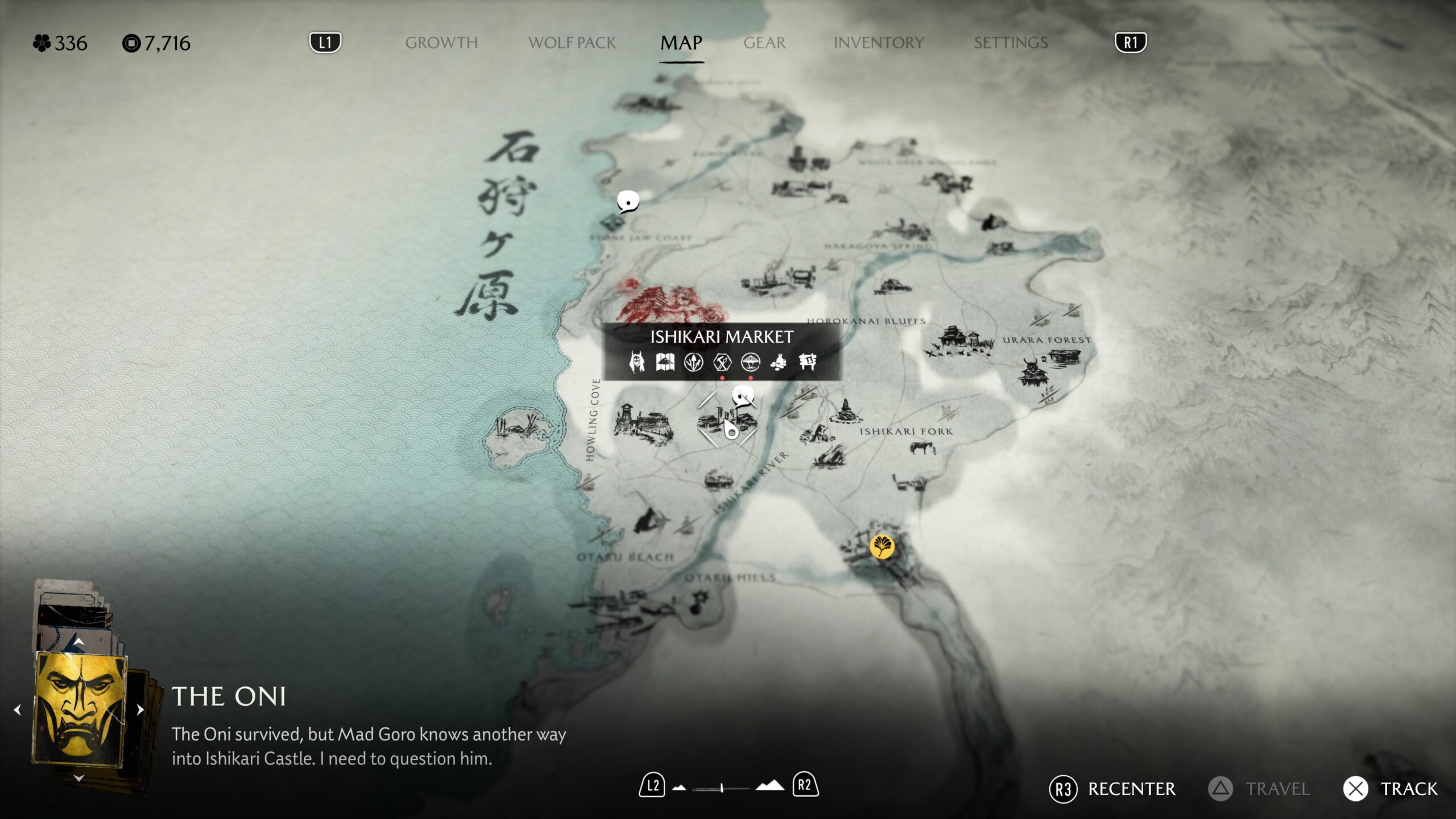Click The Oni golden quest card
Screen dimensions: 1456x819
point(80,709)
